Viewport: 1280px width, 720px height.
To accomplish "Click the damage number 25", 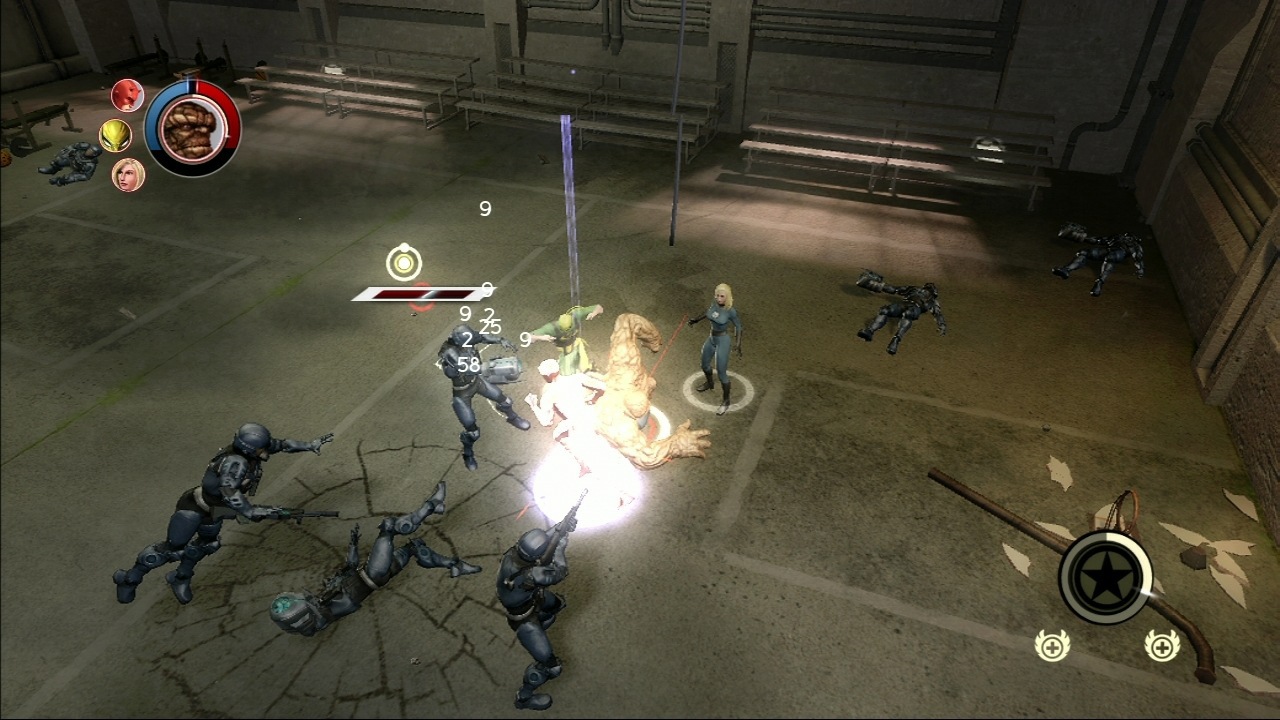I will click(490, 328).
